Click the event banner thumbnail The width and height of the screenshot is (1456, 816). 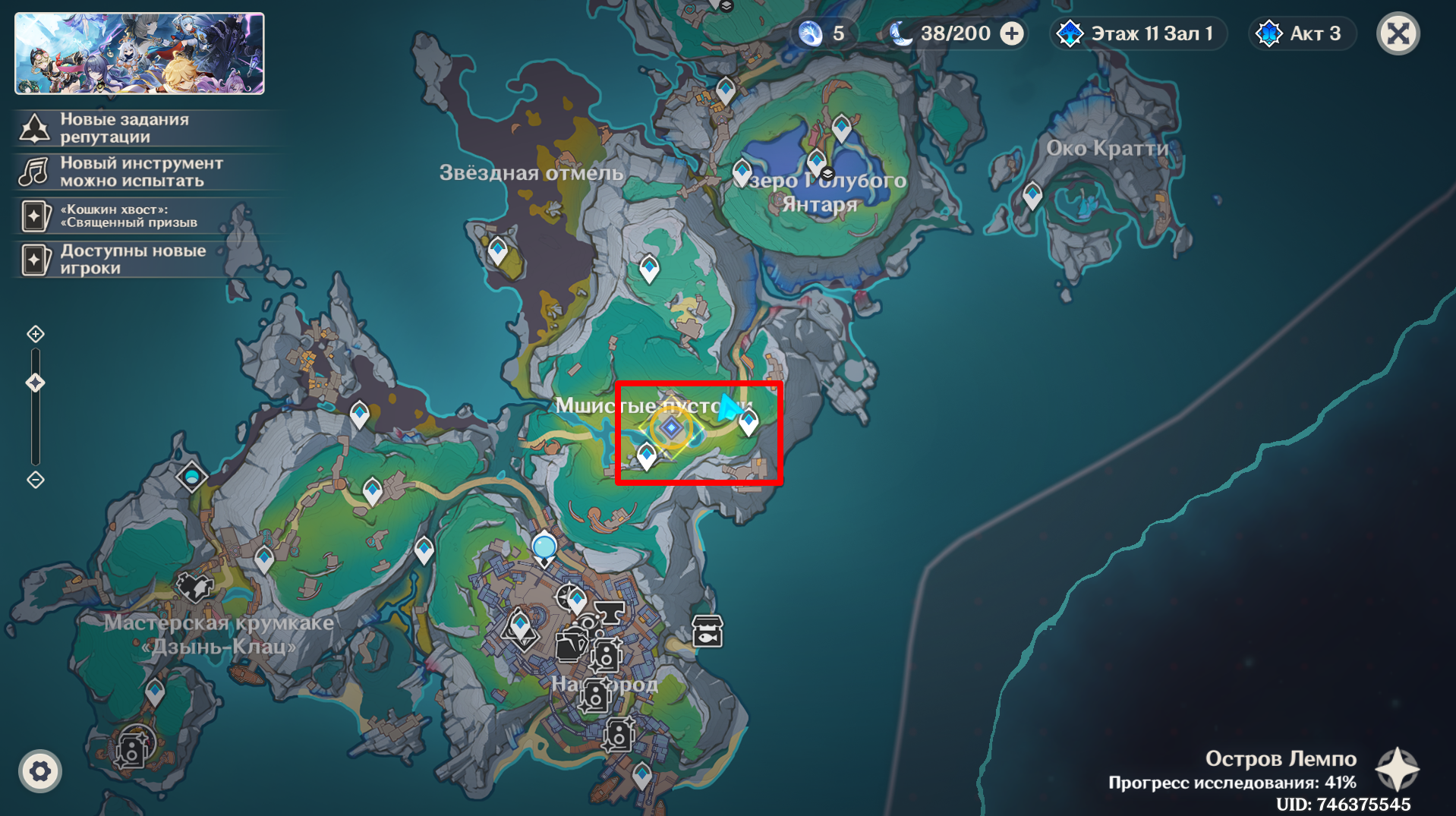coord(140,54)
